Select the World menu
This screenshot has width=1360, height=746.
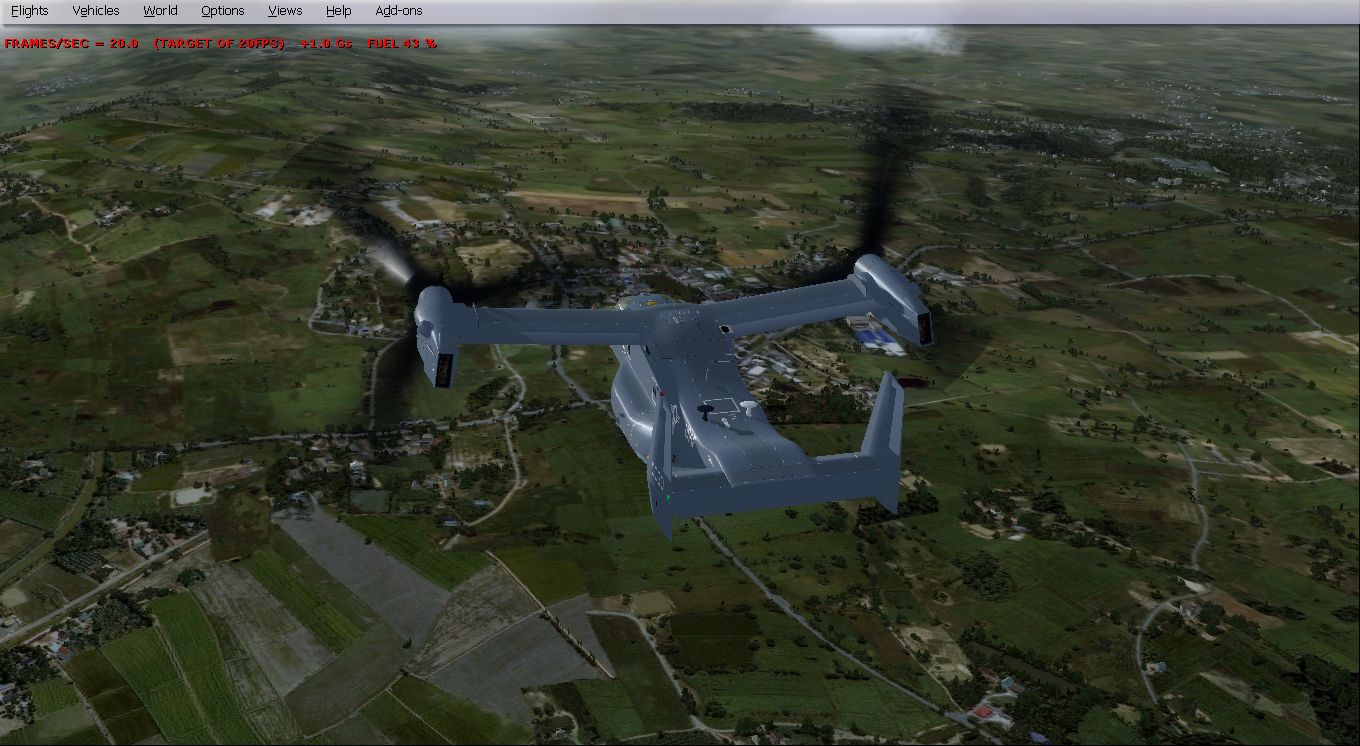tap(160, 11)
